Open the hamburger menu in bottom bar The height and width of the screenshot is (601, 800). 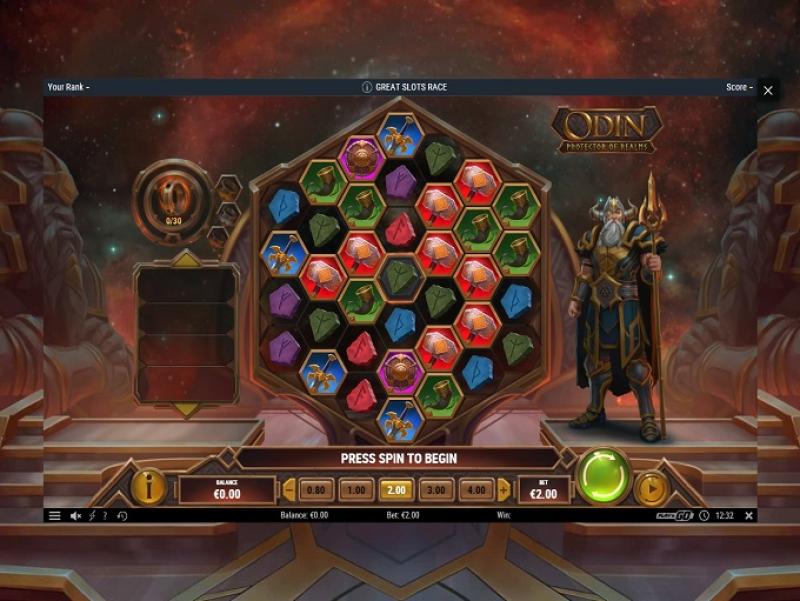tap(55, 516)
